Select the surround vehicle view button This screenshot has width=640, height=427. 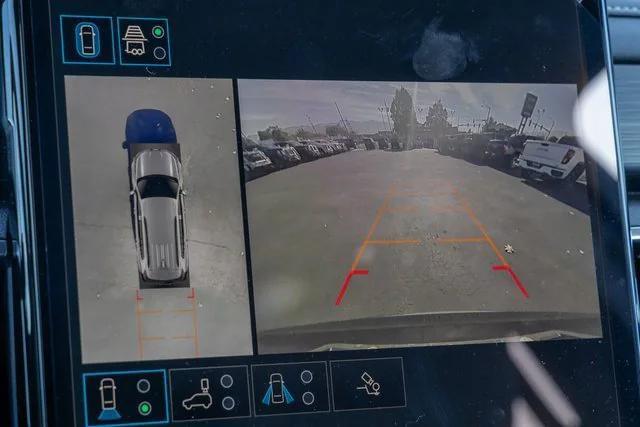point(87,40)
